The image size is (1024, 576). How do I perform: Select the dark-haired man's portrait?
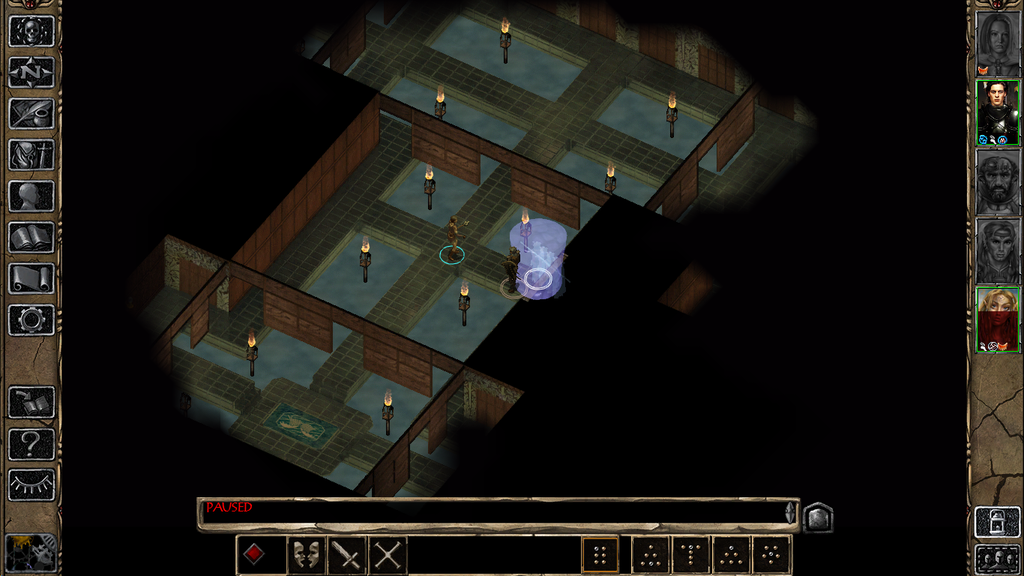point(997,112)
